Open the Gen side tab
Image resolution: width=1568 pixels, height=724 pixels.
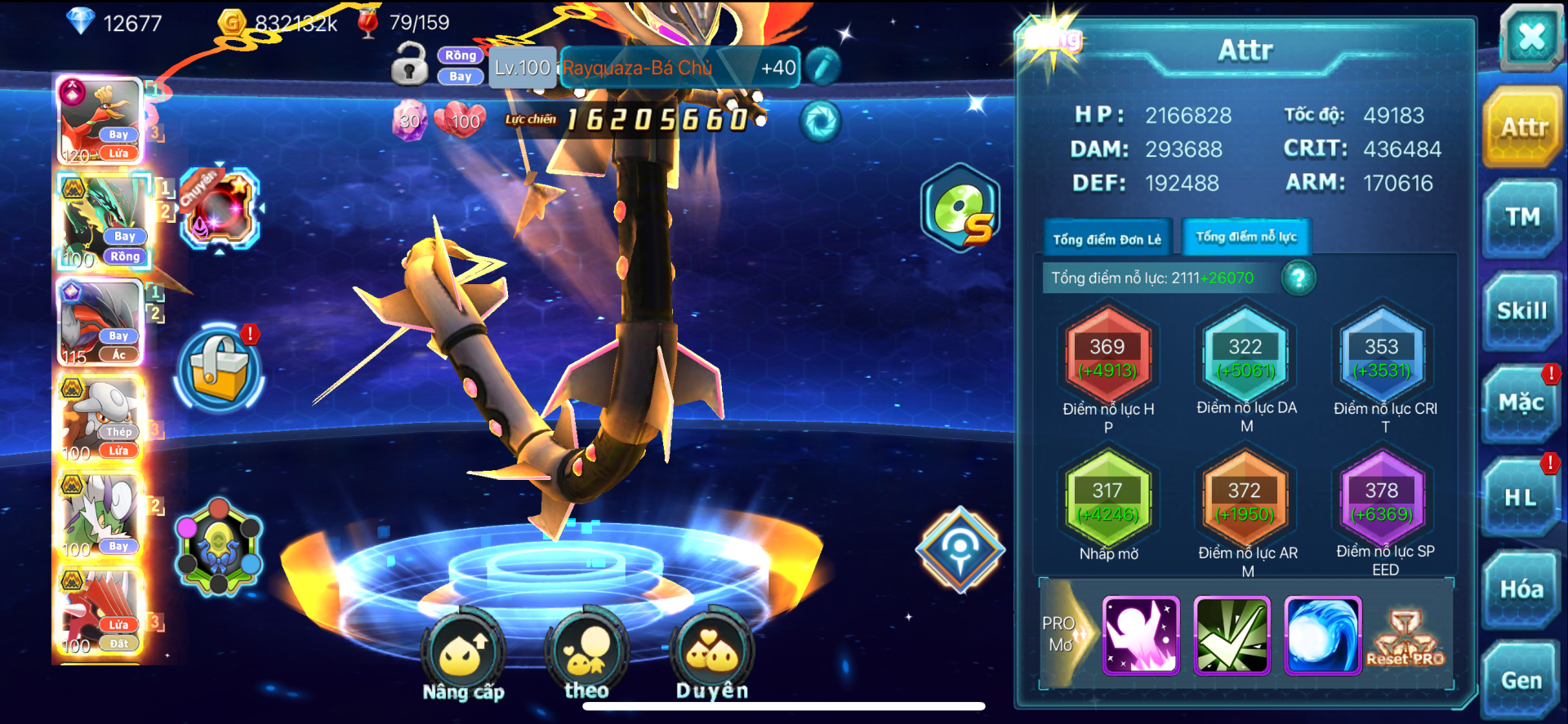(1521, 680)
